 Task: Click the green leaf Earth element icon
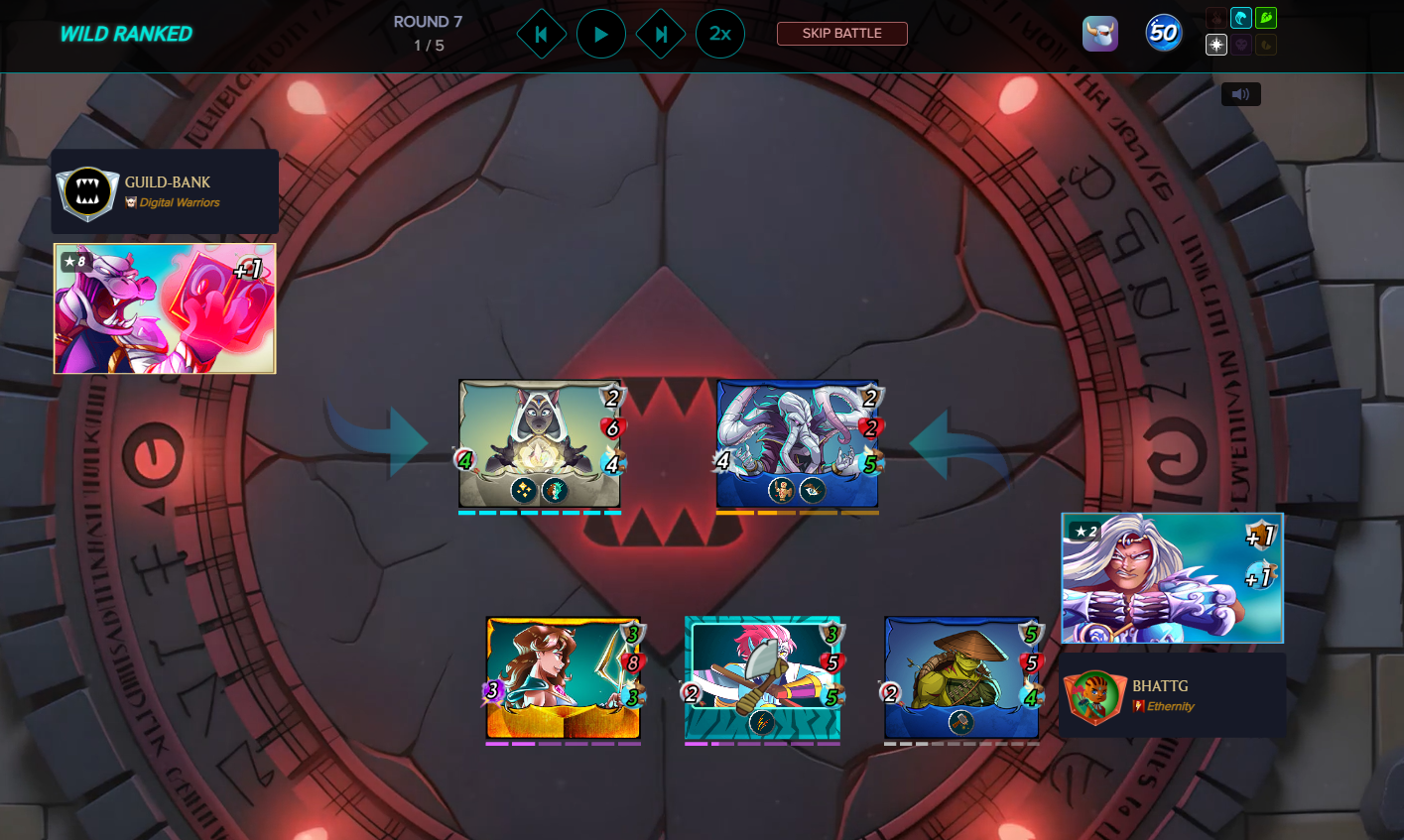[1266, 18]
